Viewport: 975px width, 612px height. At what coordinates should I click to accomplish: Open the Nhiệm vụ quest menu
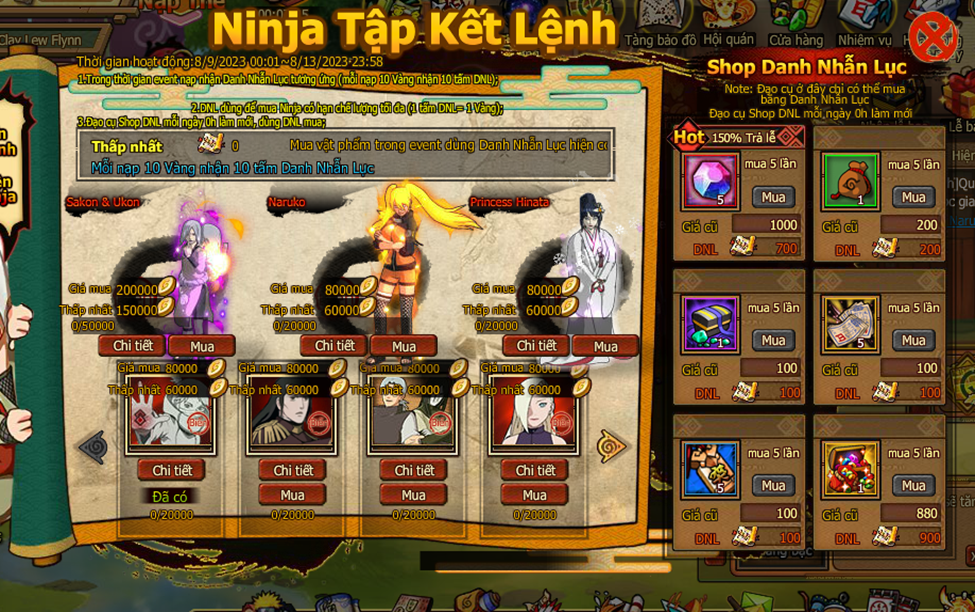(864, 27)
